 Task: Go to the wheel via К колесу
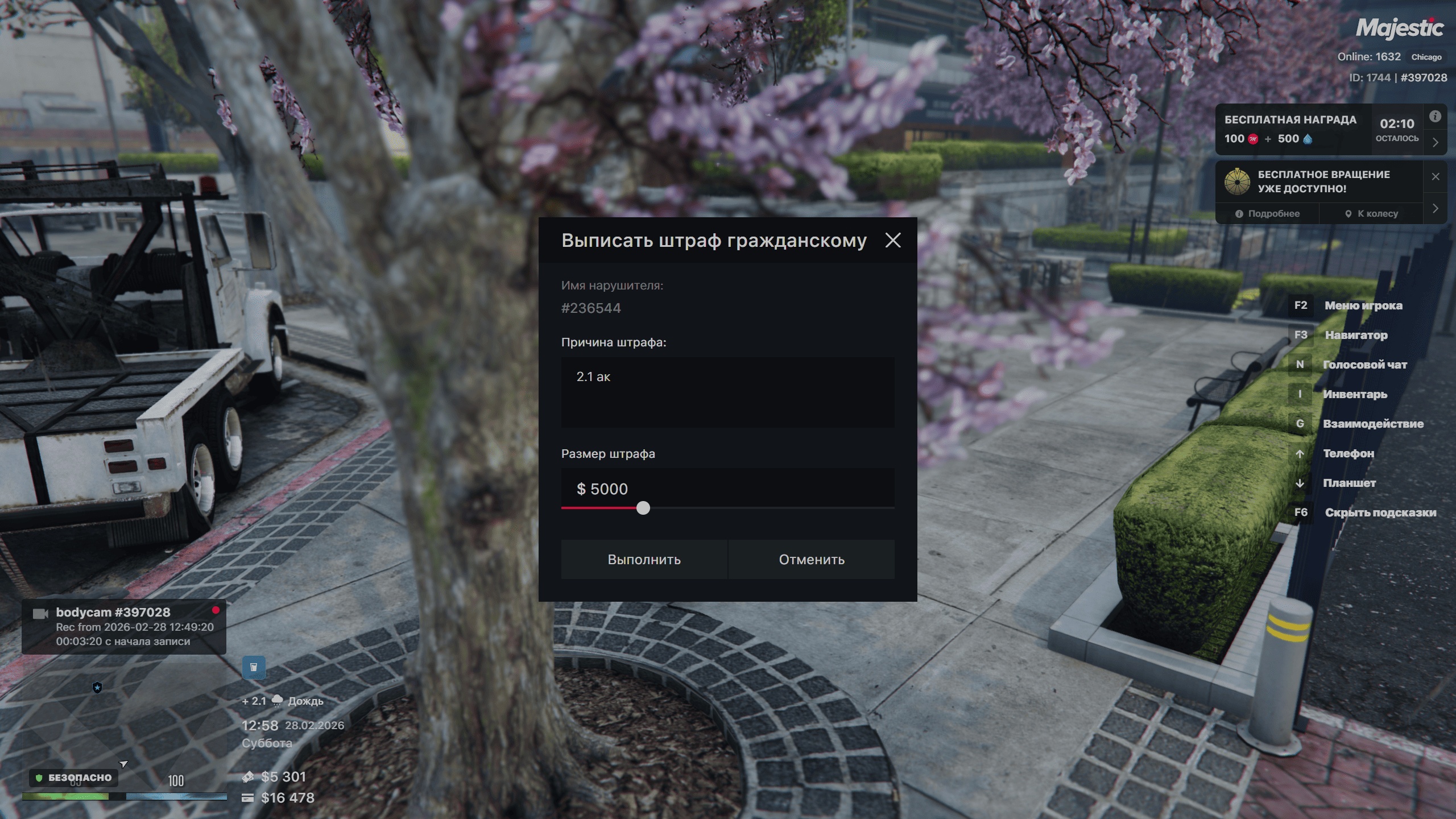pyautogui.click(x=1371, y=214)
